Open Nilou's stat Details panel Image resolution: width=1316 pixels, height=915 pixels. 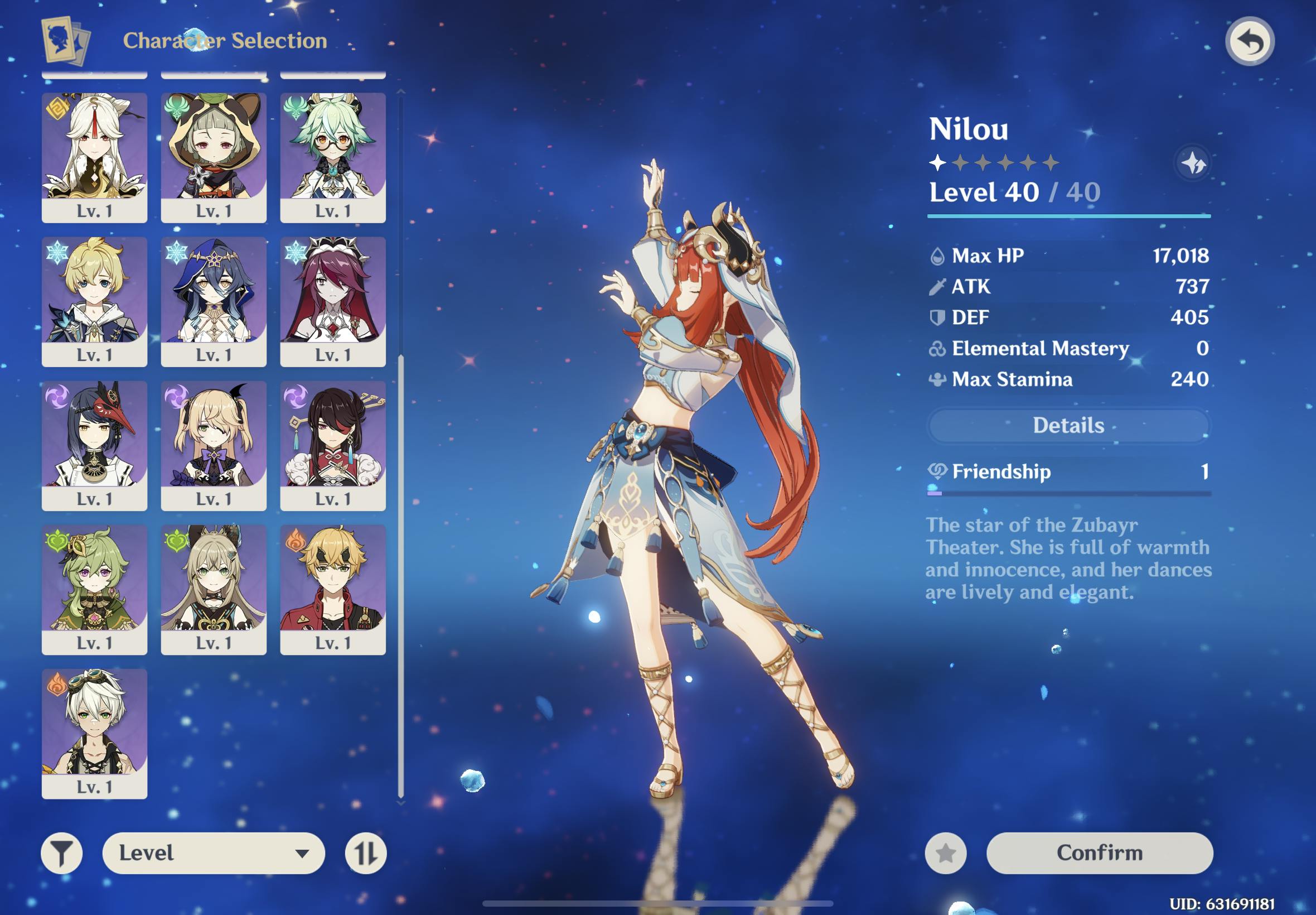(x=1068, y=425)
